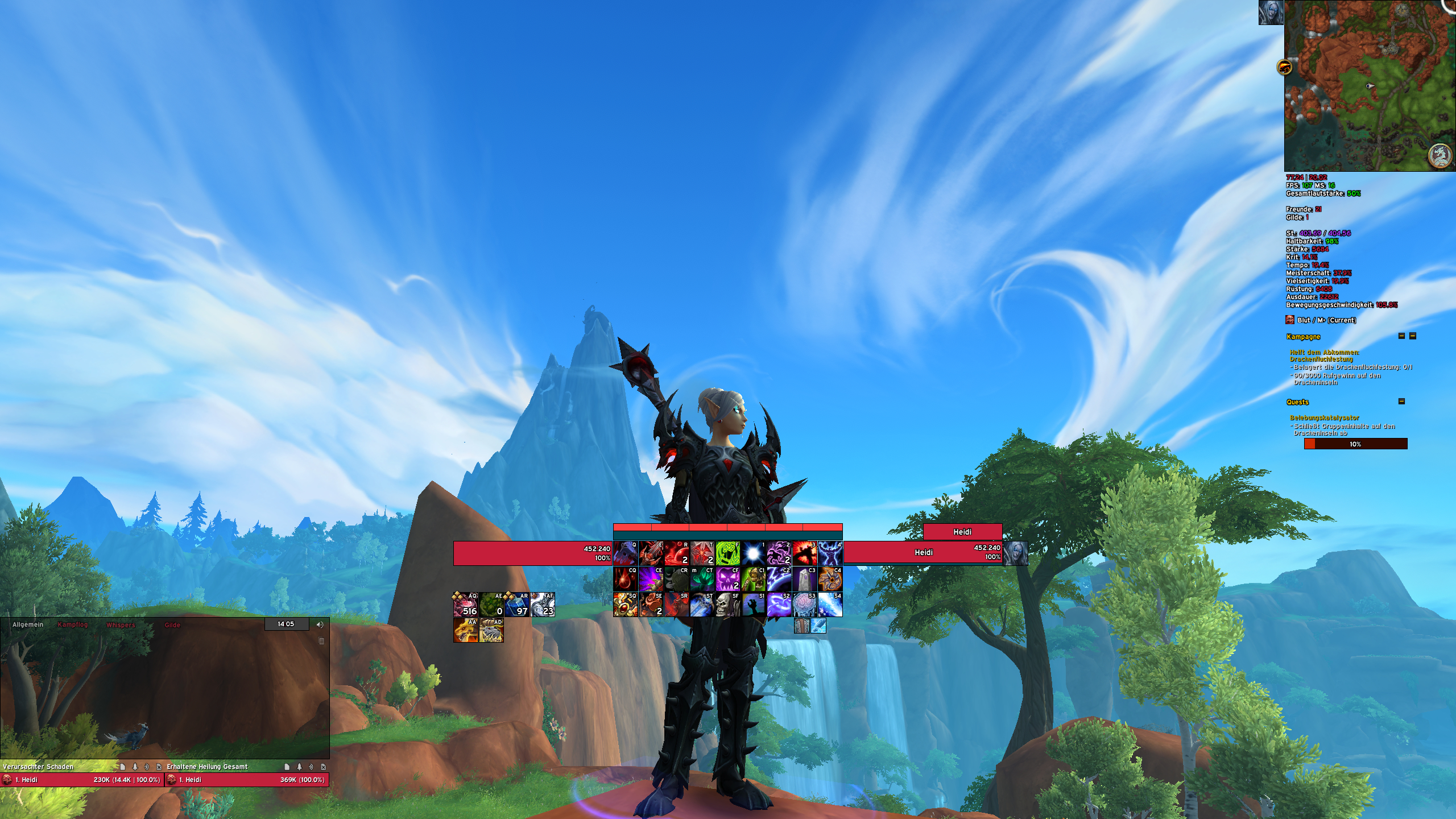1456x819 pixels.
Task: Toggle the chat speaker sound icon
Action: click(320, 624)
